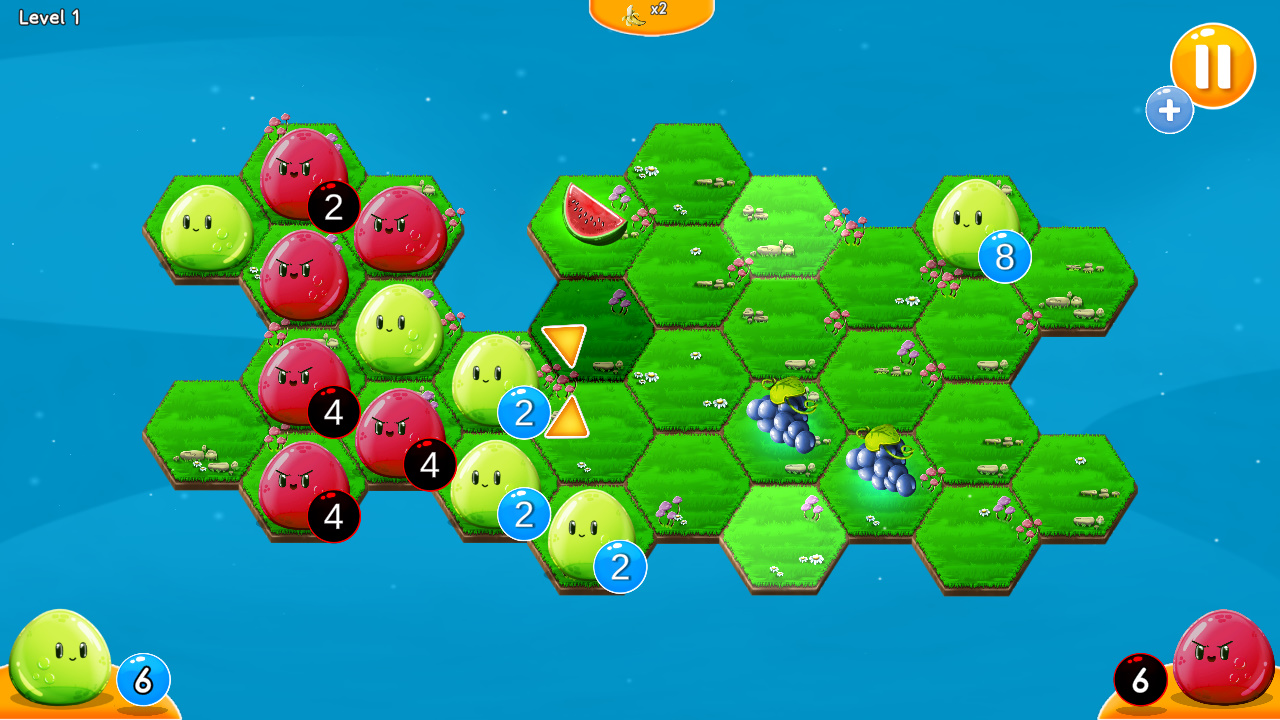Click the blue 6 score badge on the left
Image resolution: width=1280 pixels, height=720 pixels.
pyautogui.click(x=141, y=679)
